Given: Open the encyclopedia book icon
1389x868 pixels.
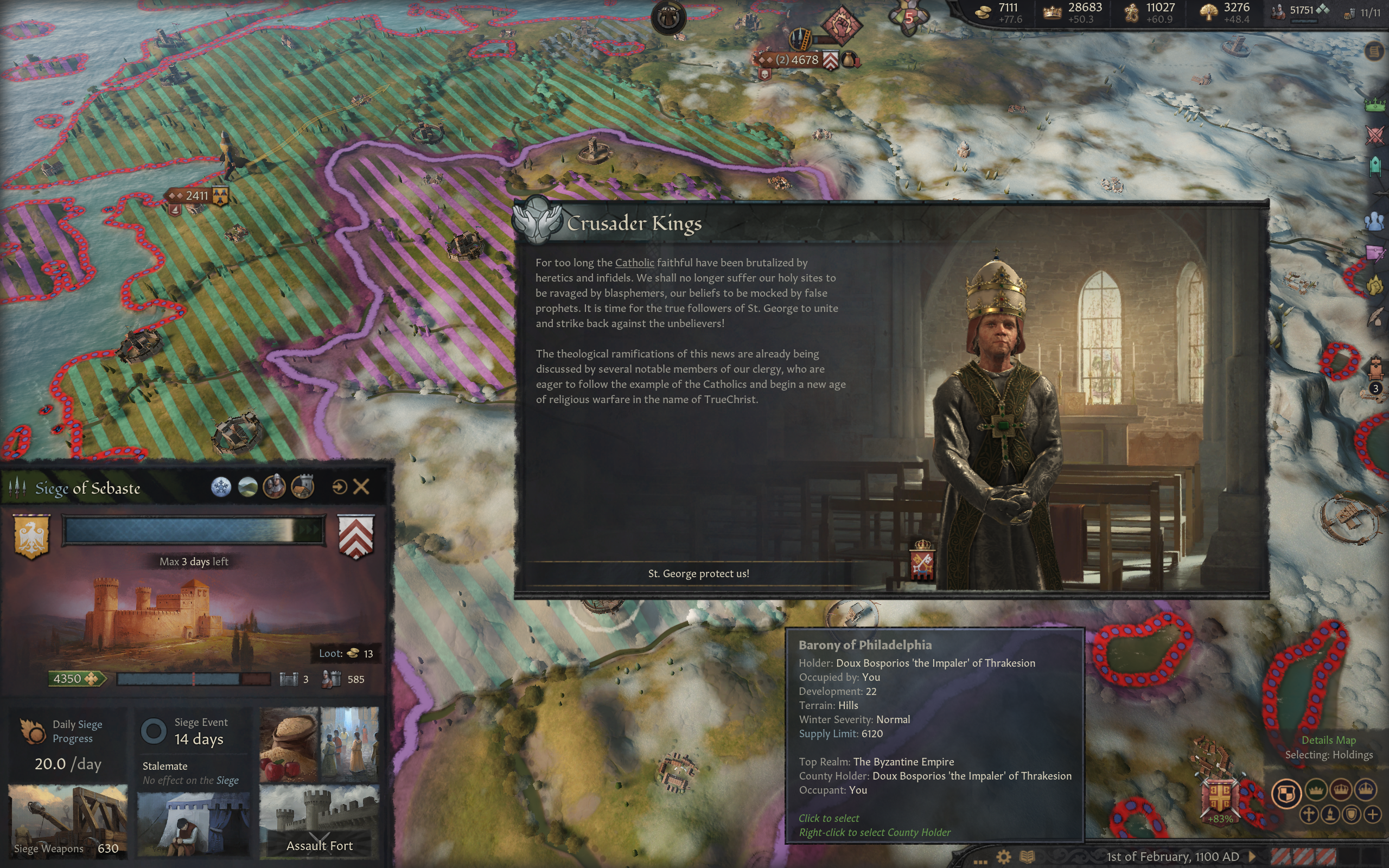Looking at the screenshot, I should tap(1027, 857).
